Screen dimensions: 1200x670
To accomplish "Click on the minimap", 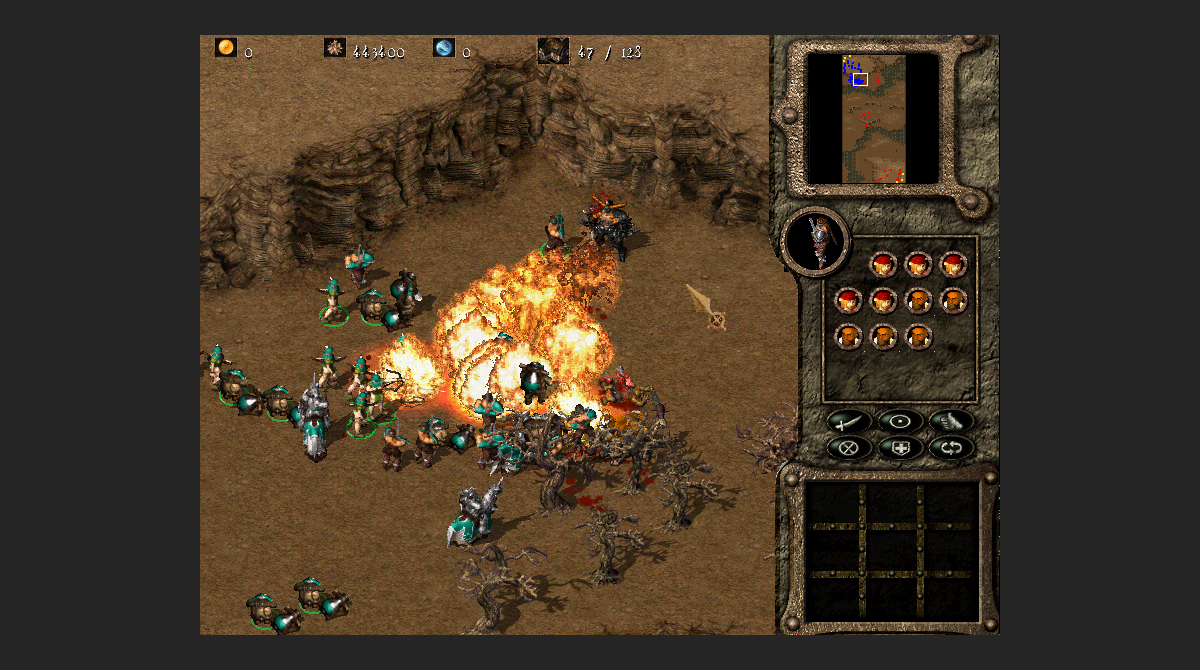I will (x=872, y=119).
